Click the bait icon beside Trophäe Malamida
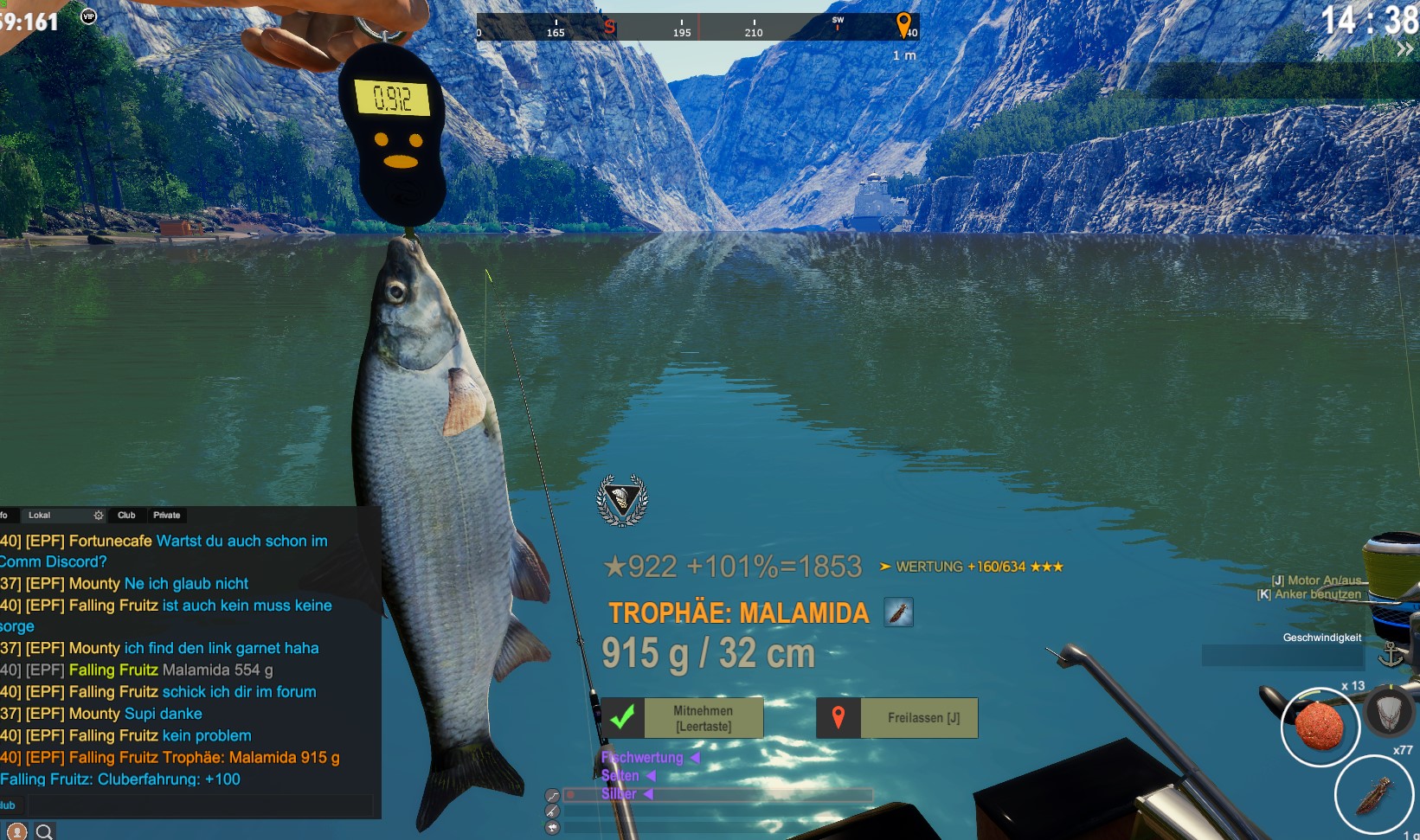This screenshot has width=1420, height=840. pyautogui.click(x=898, y=612)
